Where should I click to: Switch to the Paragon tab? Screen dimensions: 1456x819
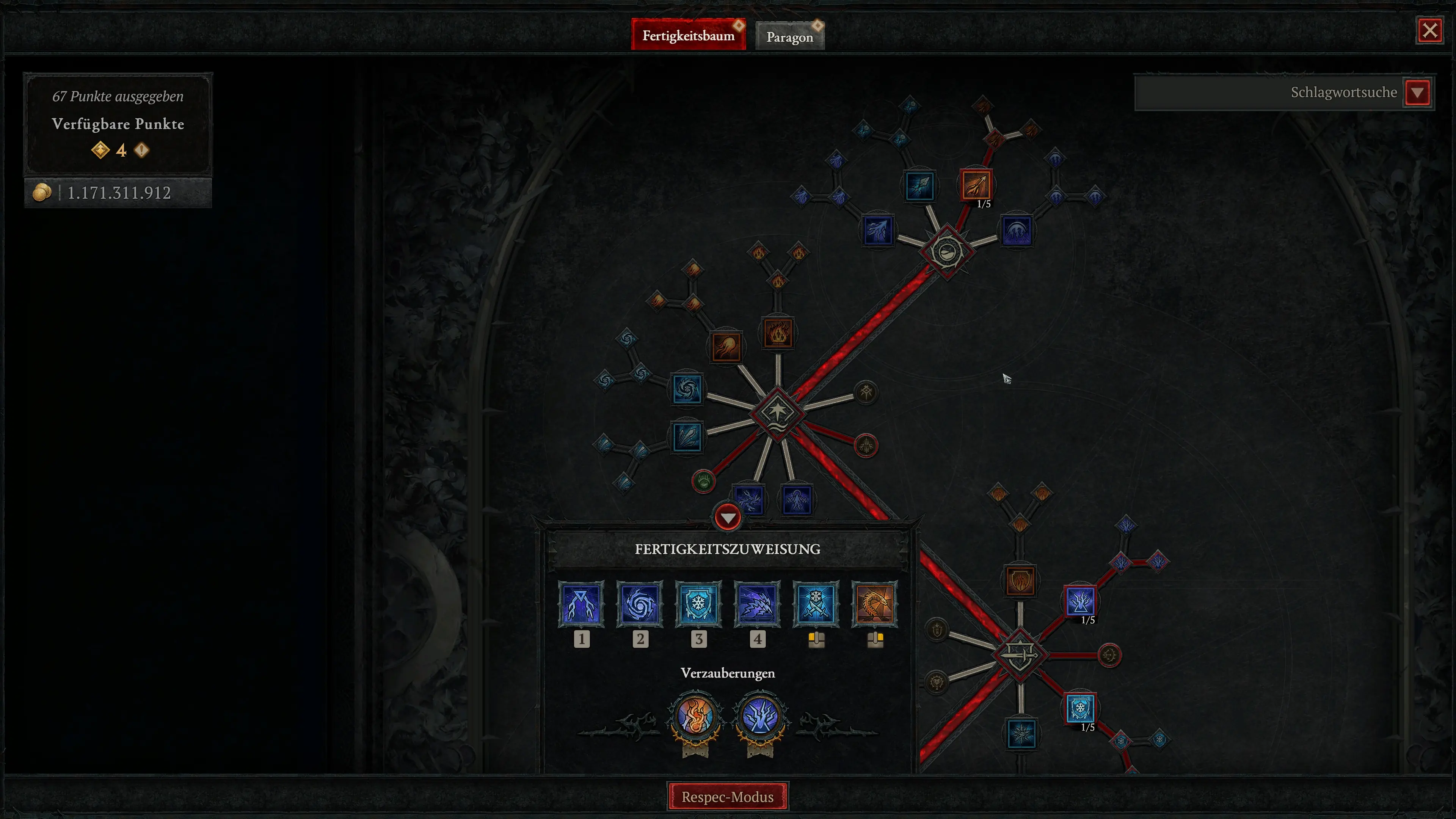[x=789, y=37]
